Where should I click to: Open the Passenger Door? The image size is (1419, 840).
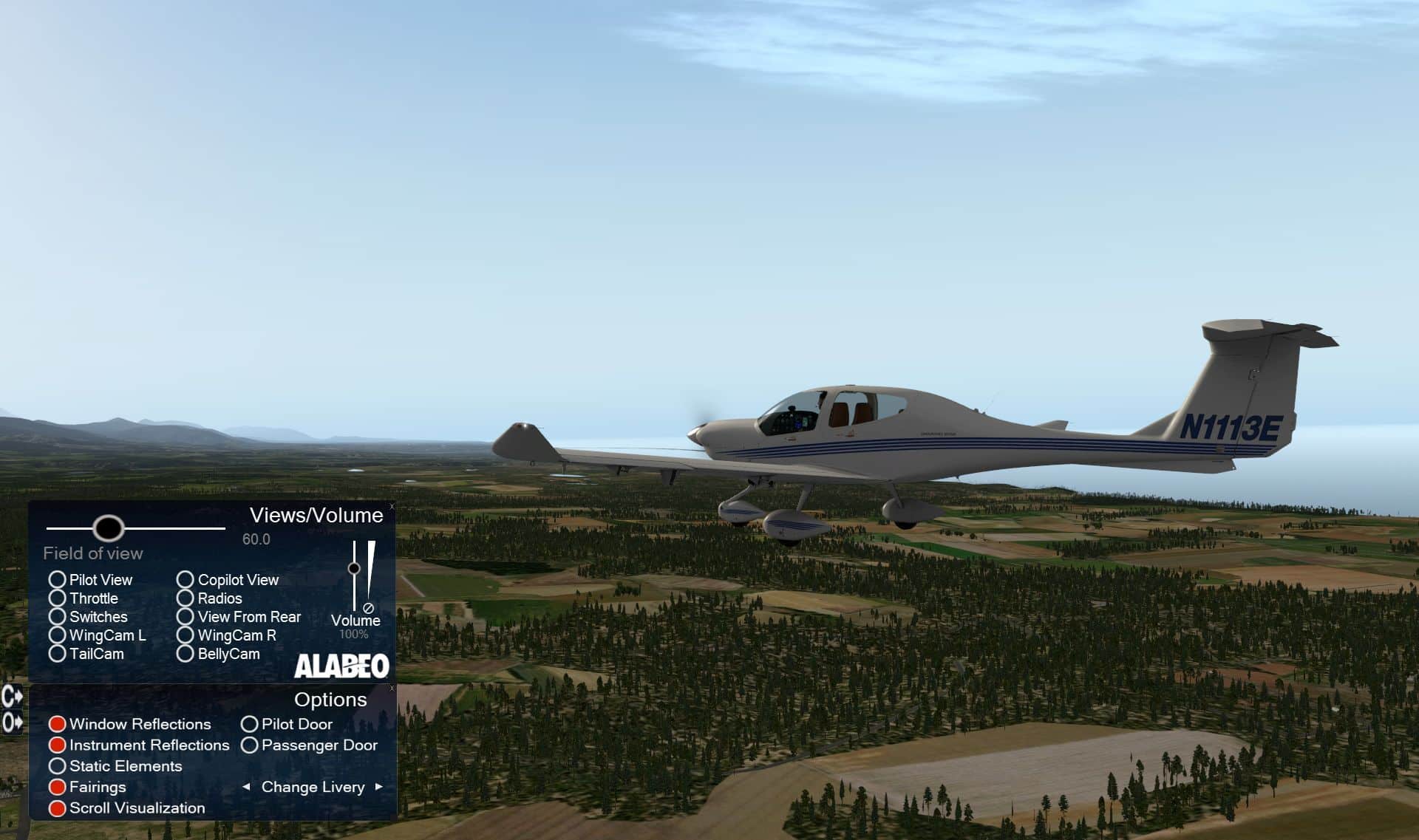tap(250, 745)
